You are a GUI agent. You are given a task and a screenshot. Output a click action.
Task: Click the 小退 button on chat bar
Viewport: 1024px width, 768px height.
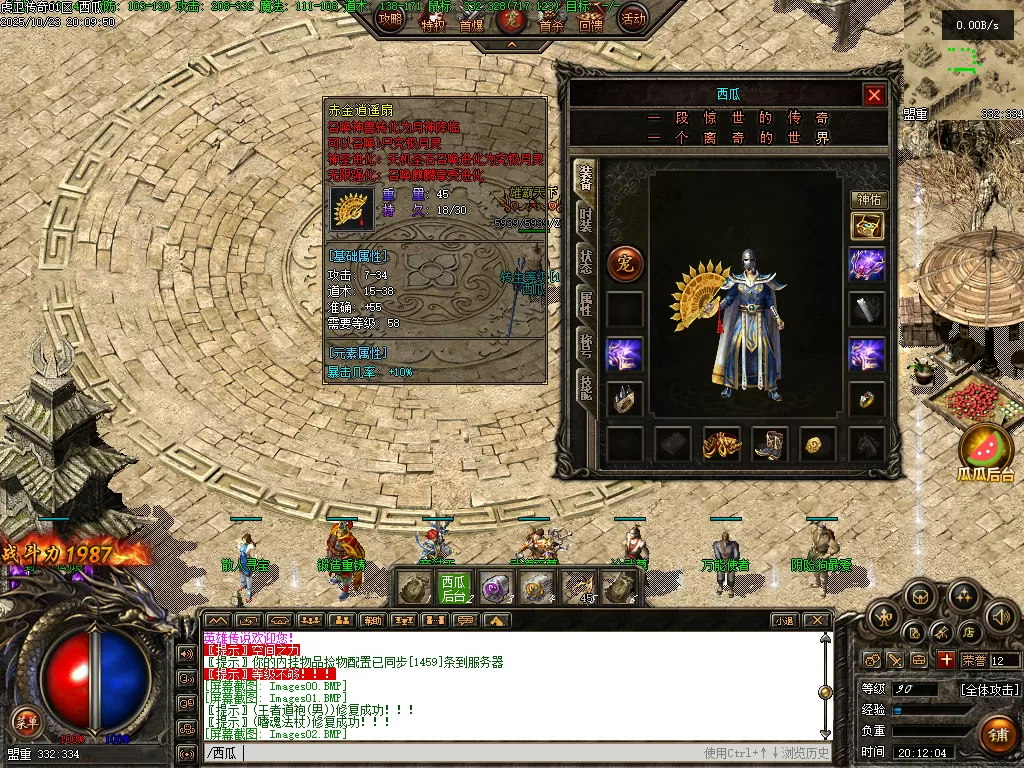click(x=783, y=620)
